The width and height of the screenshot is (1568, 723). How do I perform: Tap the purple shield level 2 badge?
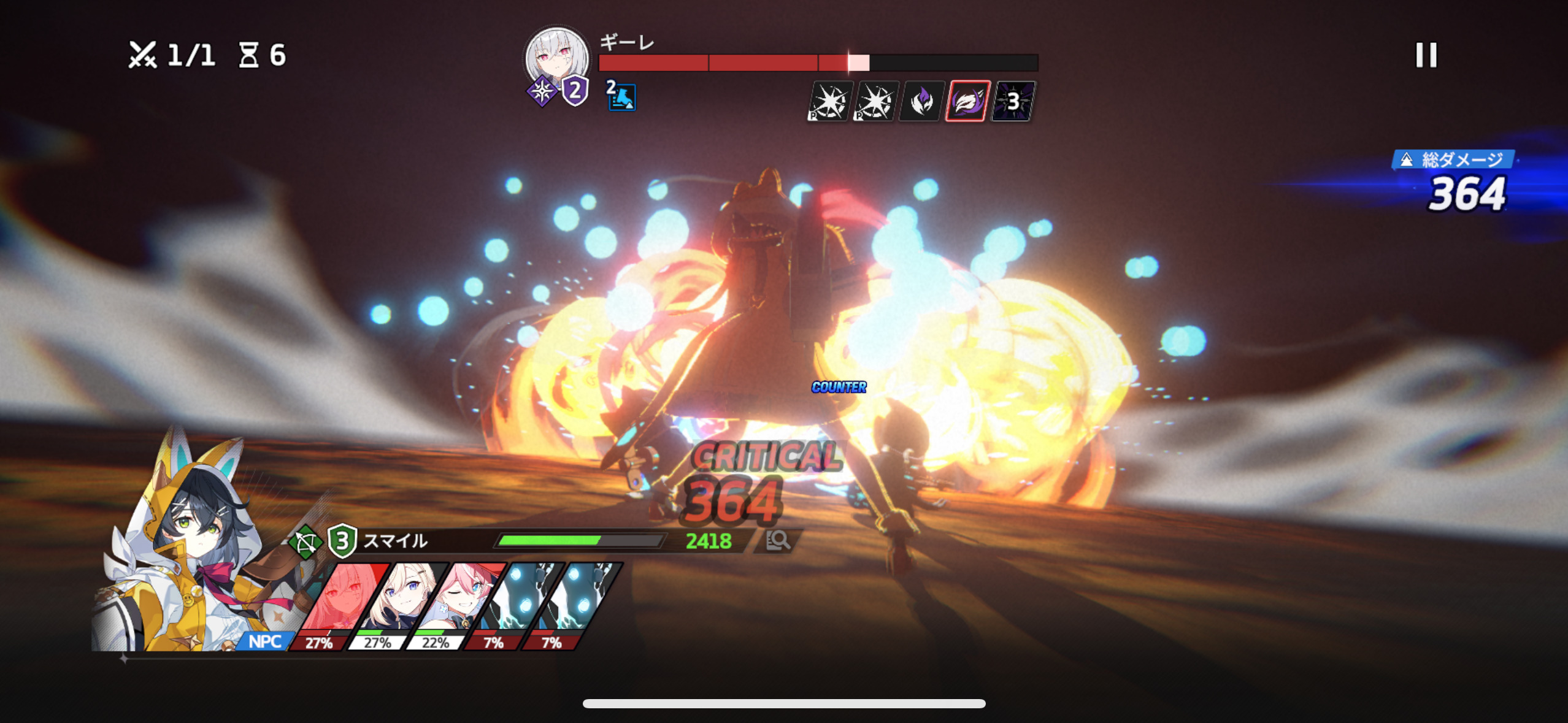(x=575, y=92)
